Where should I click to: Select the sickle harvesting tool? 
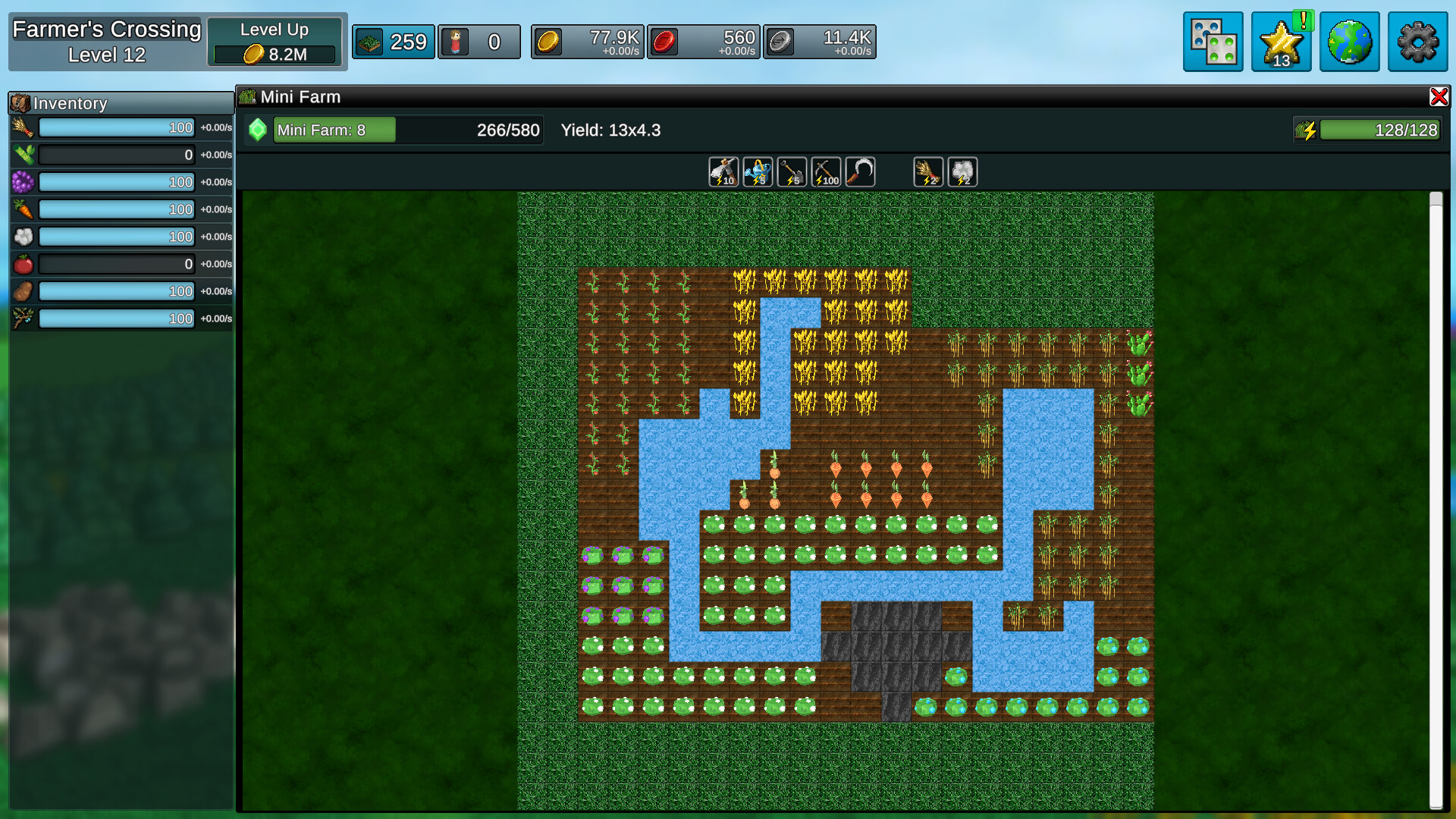860,171
